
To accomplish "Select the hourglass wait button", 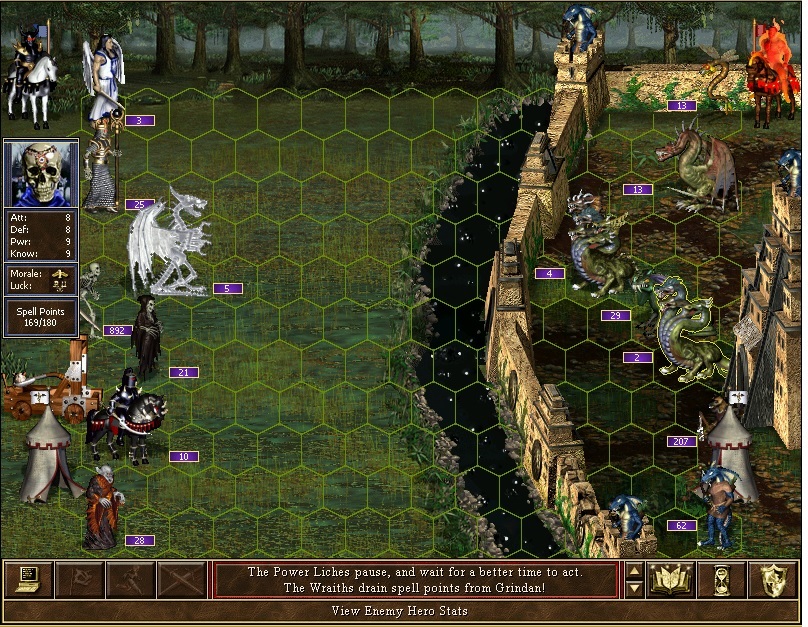I will [723, 579].
